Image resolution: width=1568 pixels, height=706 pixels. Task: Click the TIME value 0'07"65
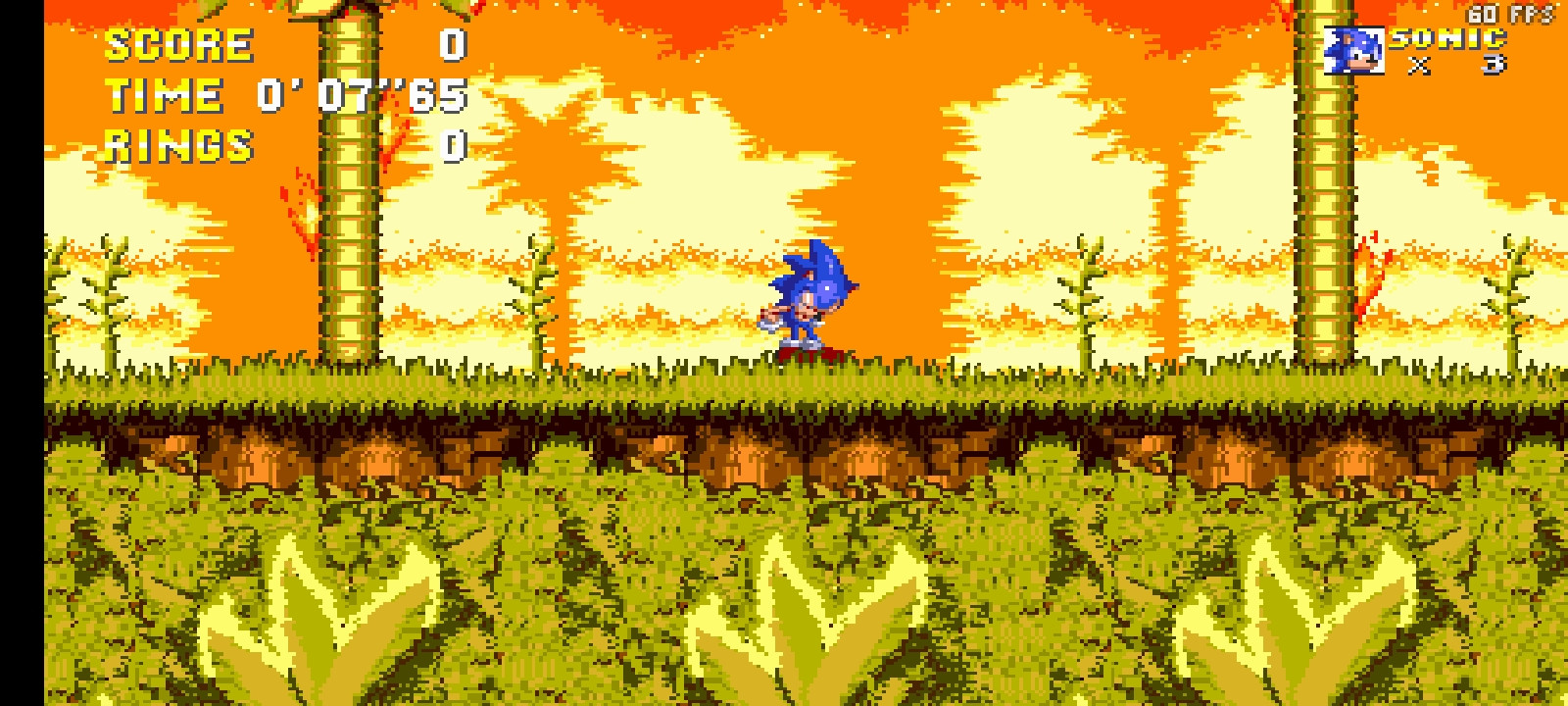363,95
